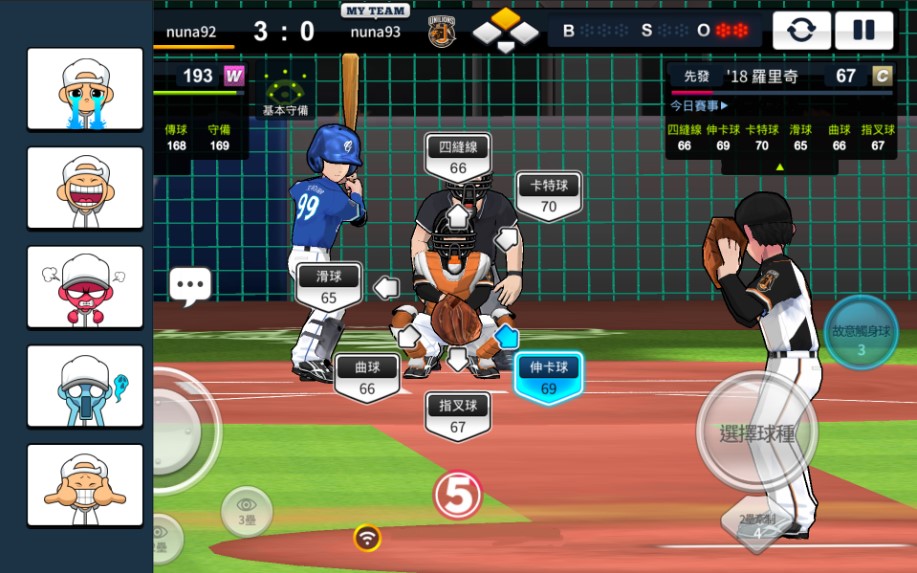
Task: Send the angry red-faced emote
Action: point(85,287)
